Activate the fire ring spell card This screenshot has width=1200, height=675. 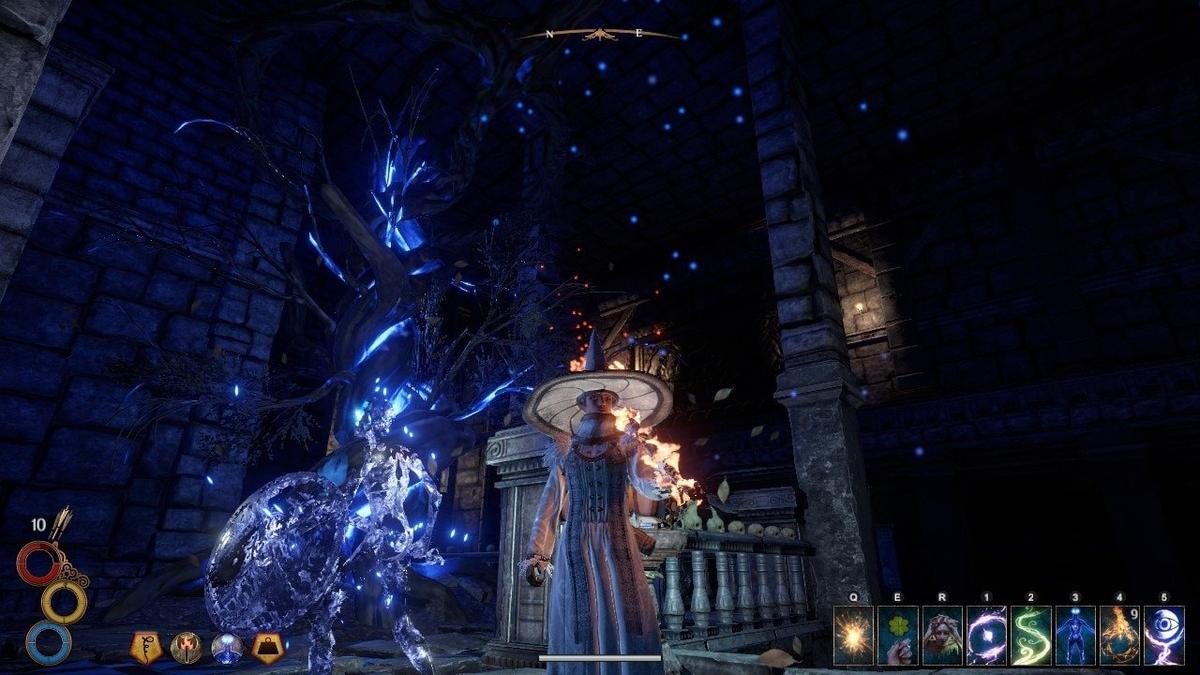tap(1119, 636)
